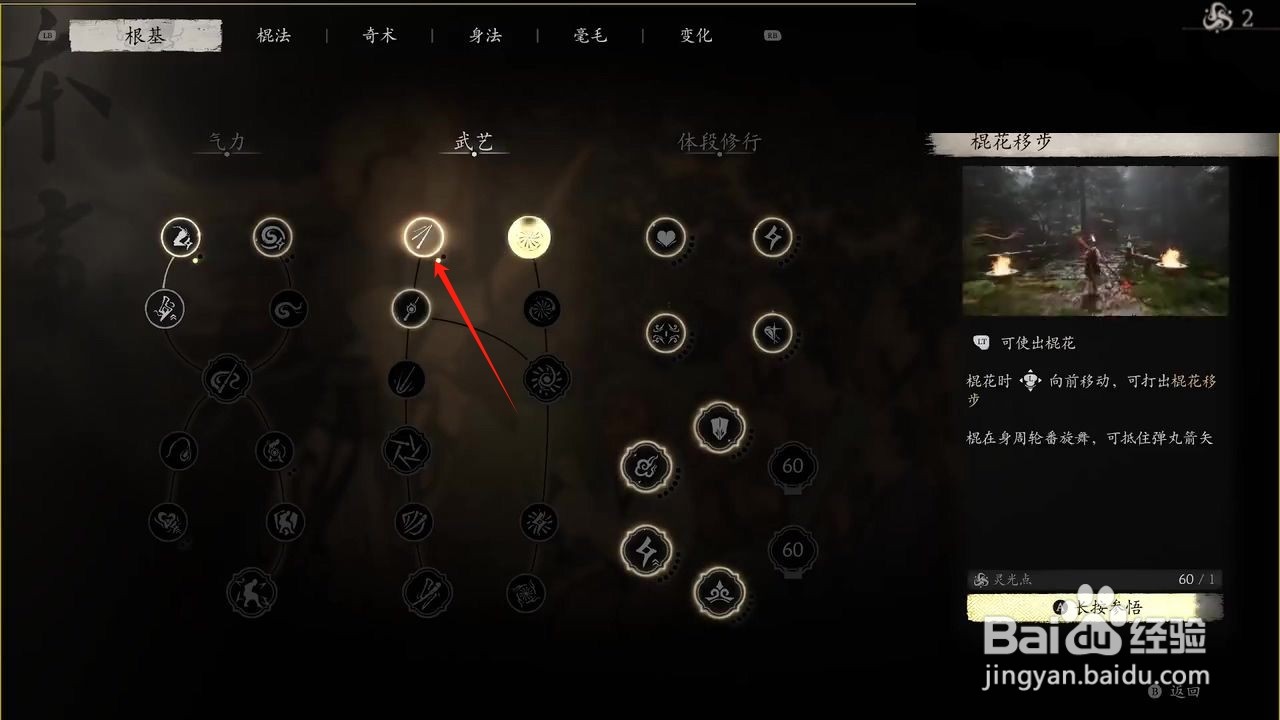Open the 毫毛 tab
Viewport: 1280px width, 720px height.
tap(589, 34)
